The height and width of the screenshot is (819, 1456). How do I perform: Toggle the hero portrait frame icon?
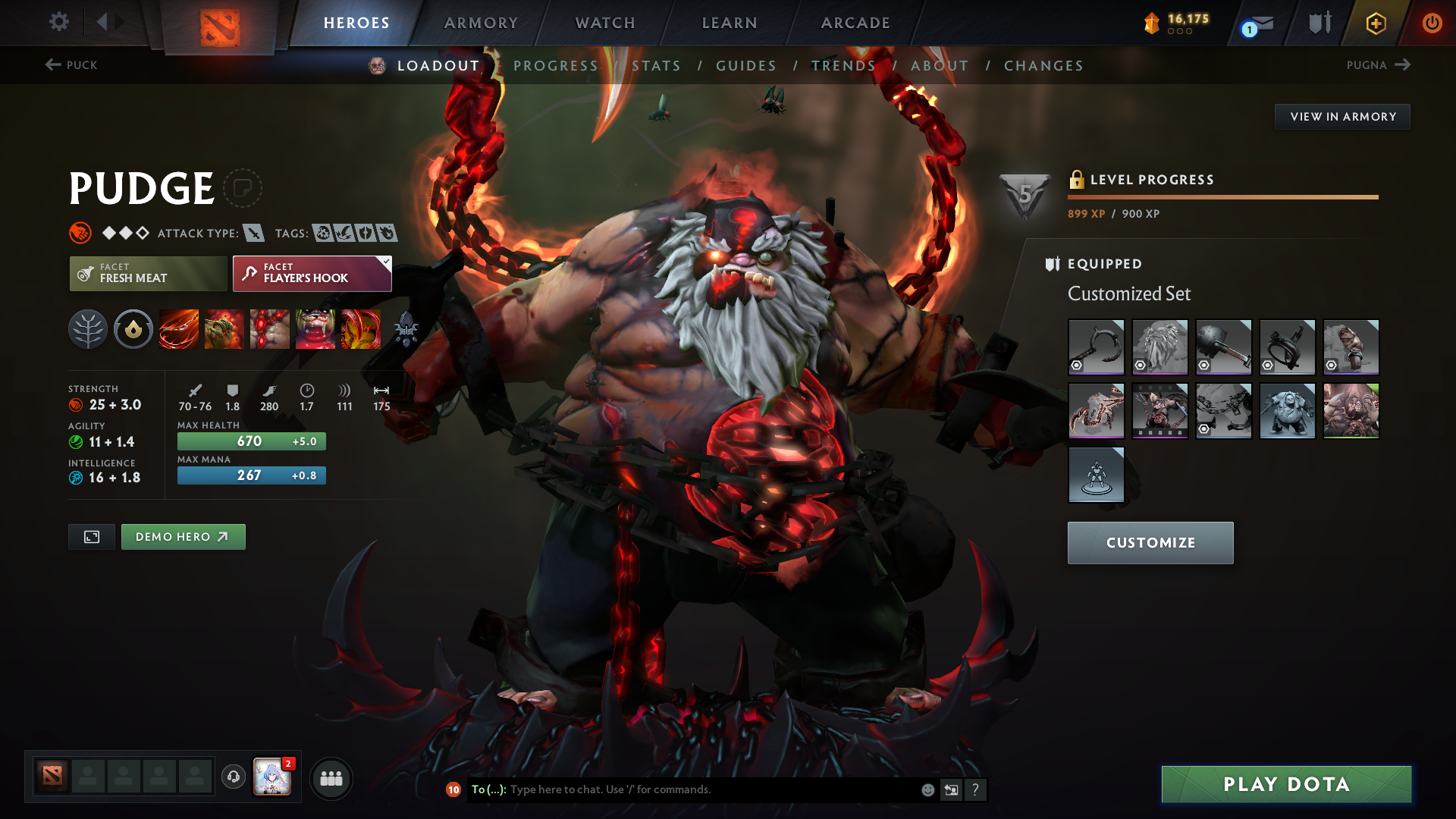click(x=91, y=536)
